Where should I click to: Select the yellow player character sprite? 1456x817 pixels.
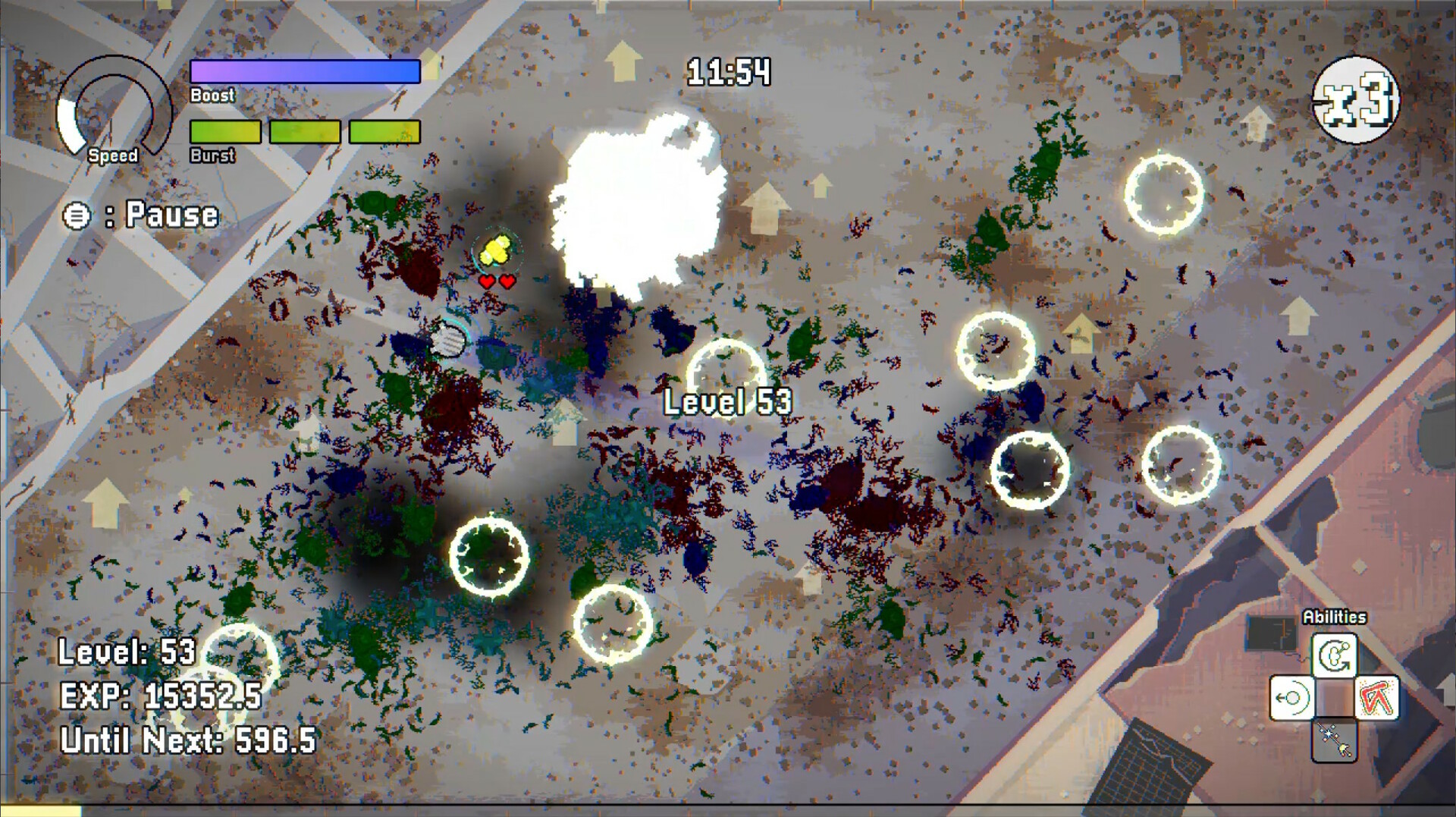[x=497, y=250]
